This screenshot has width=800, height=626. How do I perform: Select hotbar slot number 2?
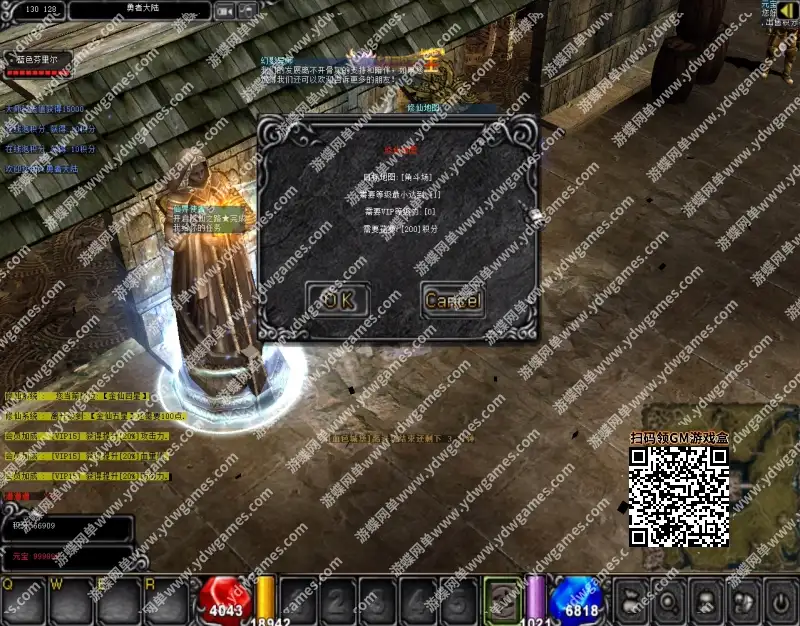(x=339, y=602)
